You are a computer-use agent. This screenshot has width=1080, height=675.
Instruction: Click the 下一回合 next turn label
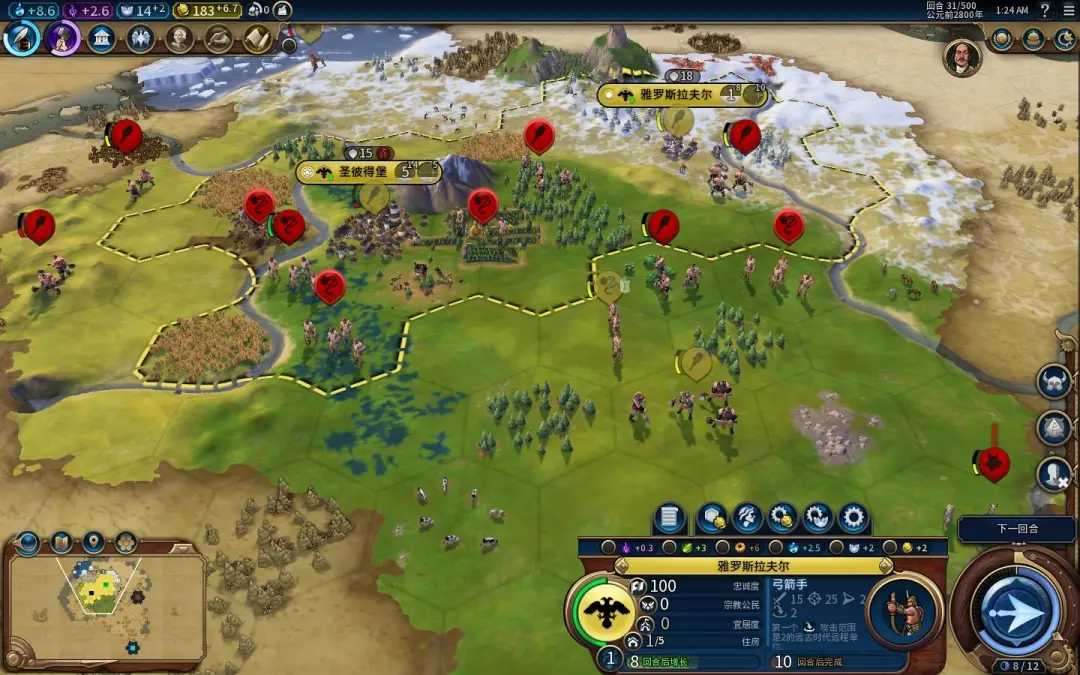point(1018,528)
